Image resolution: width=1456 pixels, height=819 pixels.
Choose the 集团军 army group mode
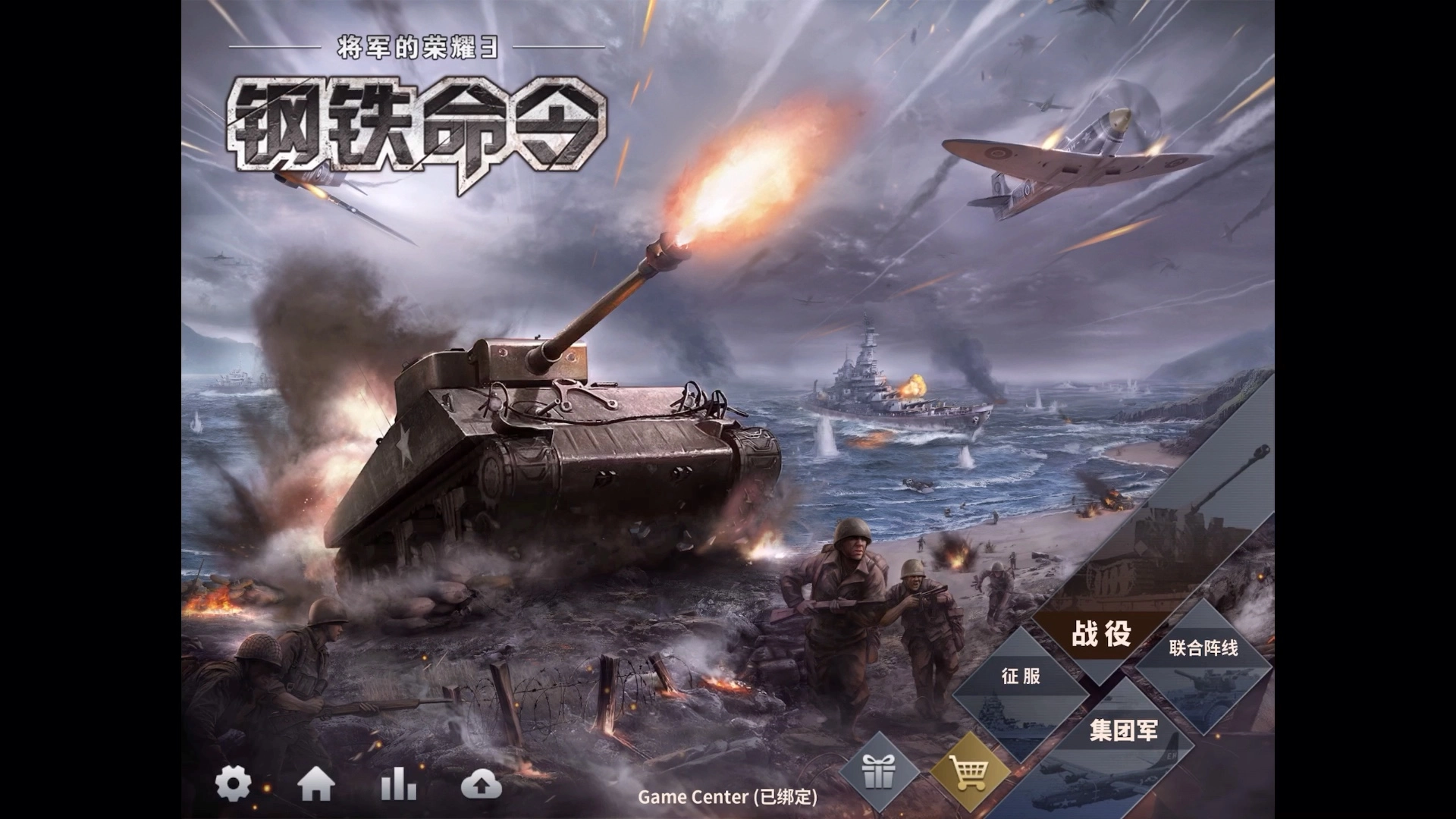(1123, 731)
